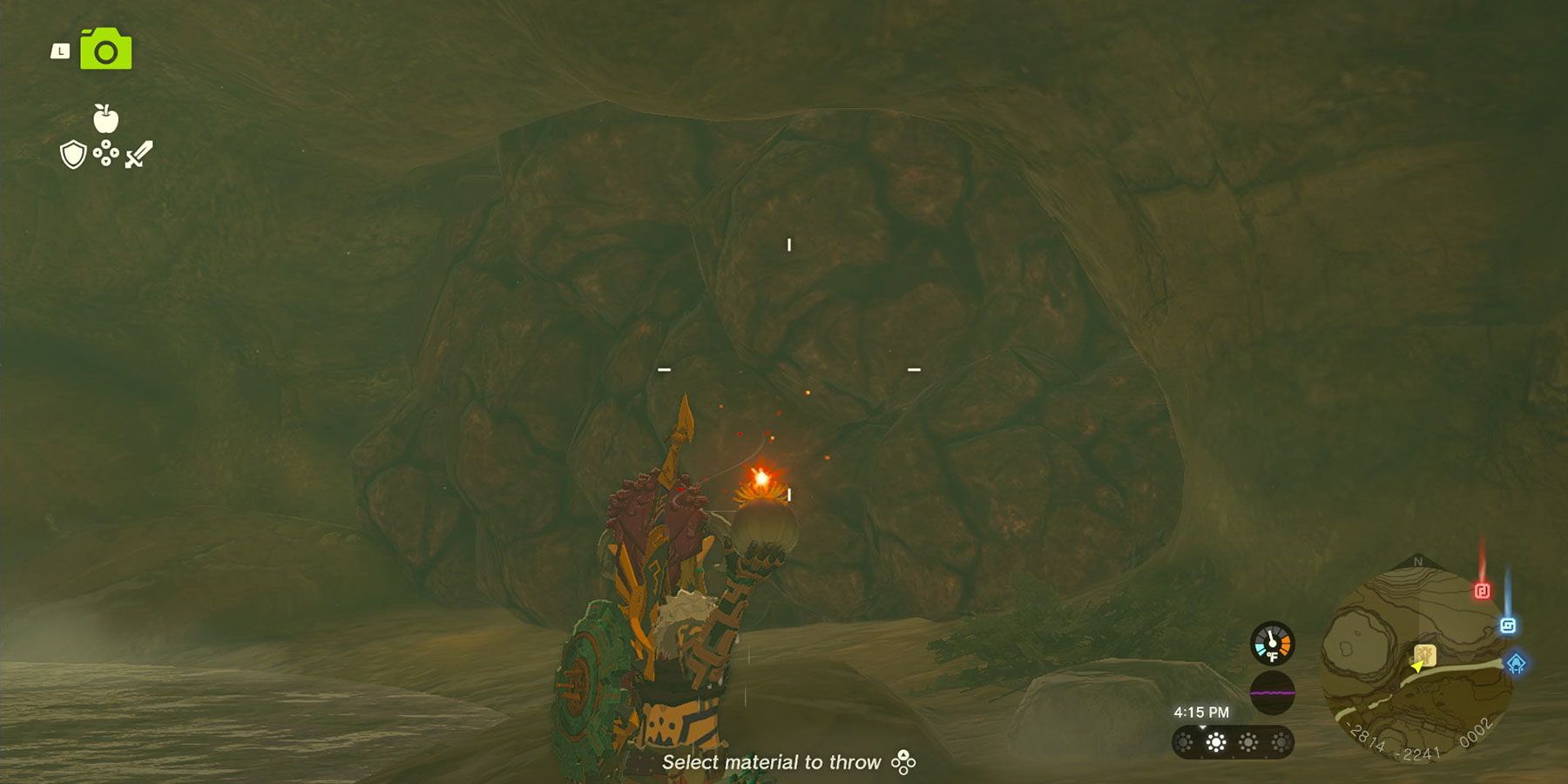
Task: Click the blue waypoint pin on the minimap
Action: click(1507, 625)
